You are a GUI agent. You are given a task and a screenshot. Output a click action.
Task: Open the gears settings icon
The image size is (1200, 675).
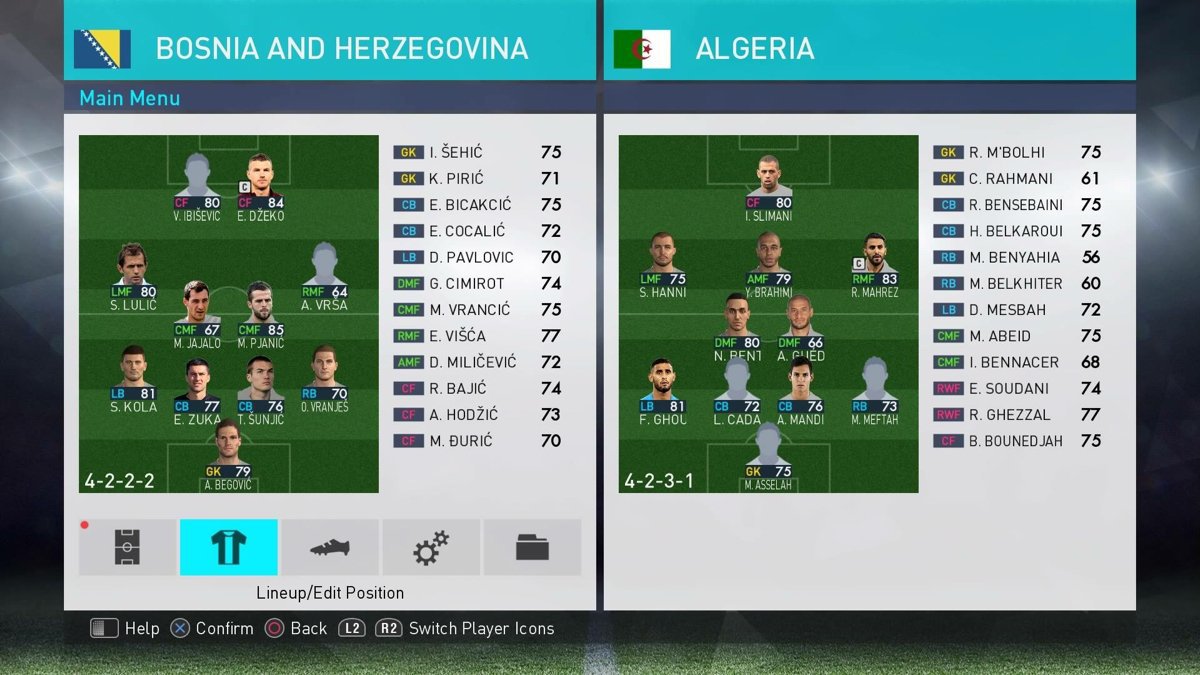pyautogui.click(x=431, y=547)
